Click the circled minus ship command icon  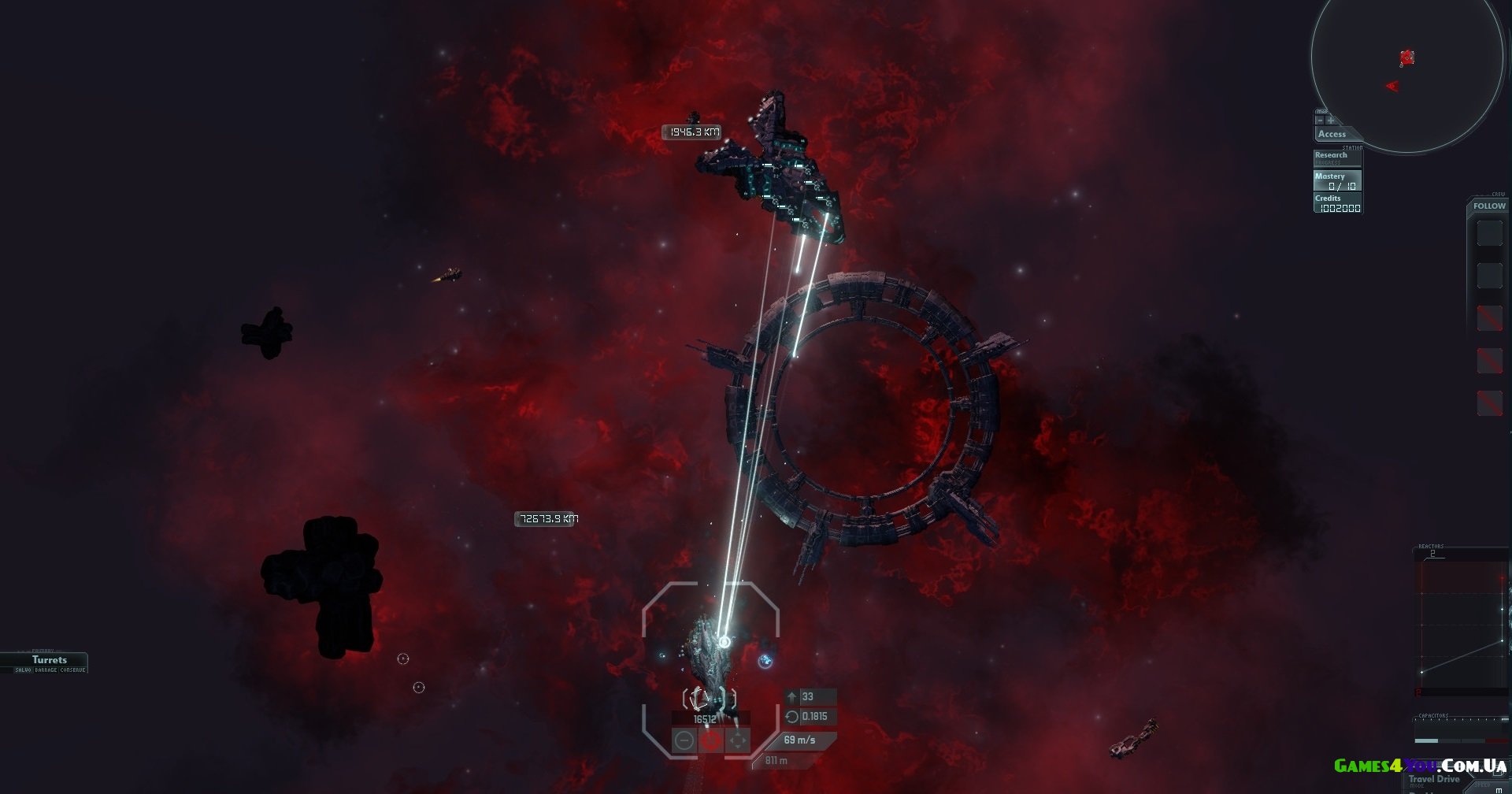[684, 740]
